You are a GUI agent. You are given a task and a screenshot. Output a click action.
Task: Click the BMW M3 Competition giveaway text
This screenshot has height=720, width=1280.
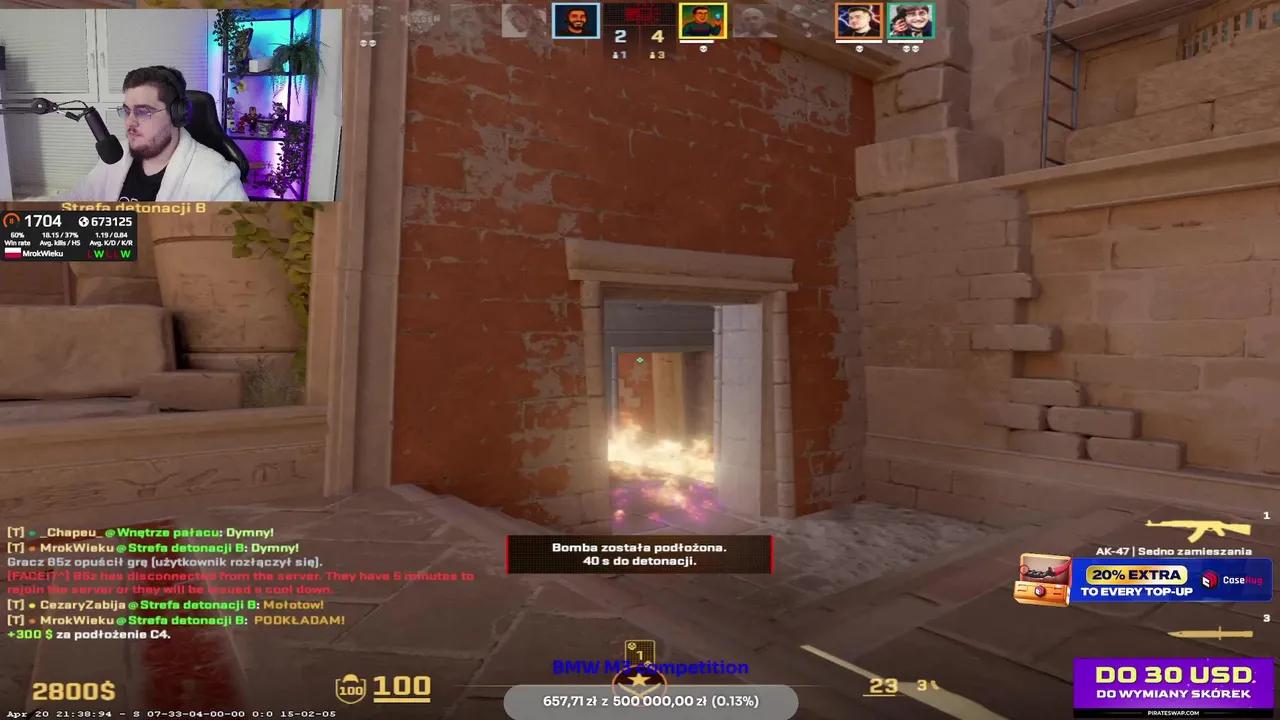650,667
